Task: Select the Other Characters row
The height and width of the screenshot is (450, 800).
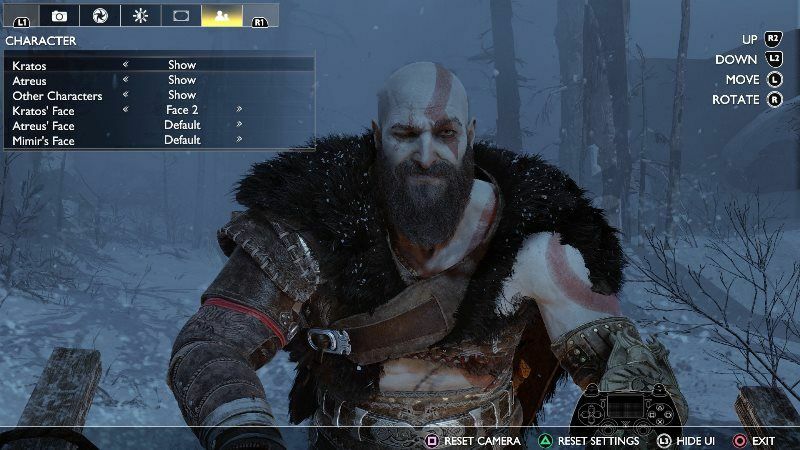Action: coord(160,95)
